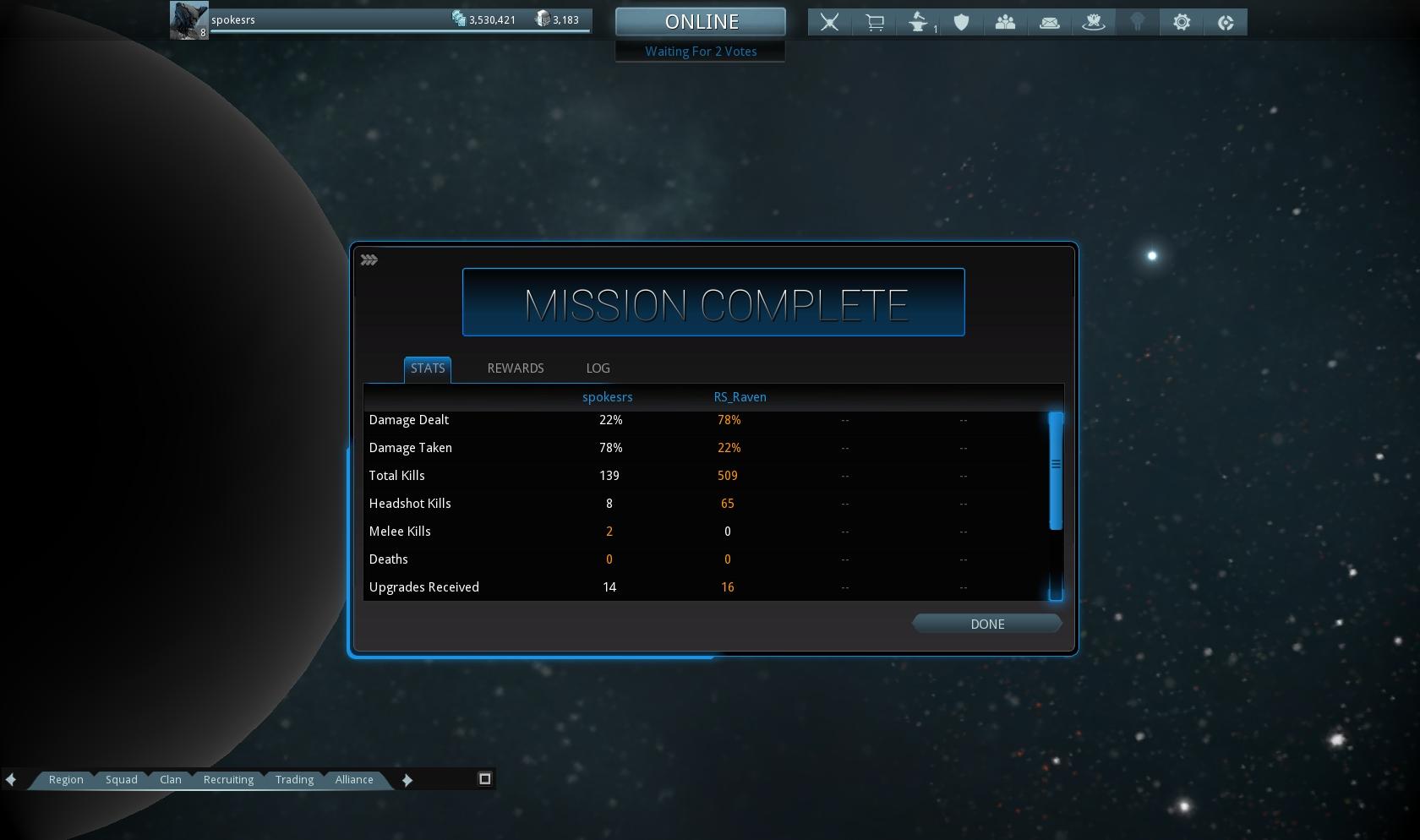
Task: Open the Region chat tab
Action: pos(66,780)
